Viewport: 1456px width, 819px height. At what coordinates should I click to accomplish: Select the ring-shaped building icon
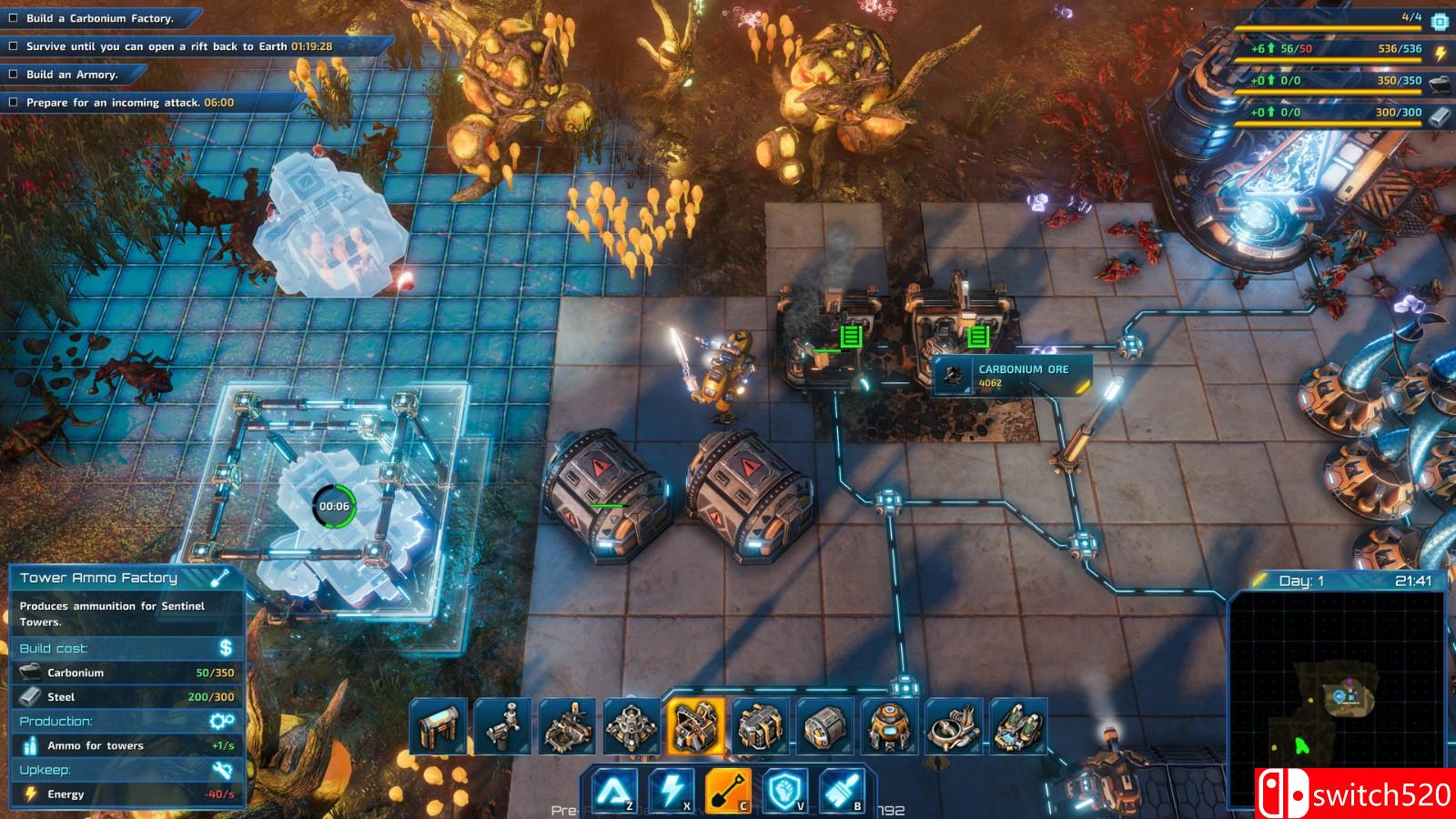[x=954, y=727]
